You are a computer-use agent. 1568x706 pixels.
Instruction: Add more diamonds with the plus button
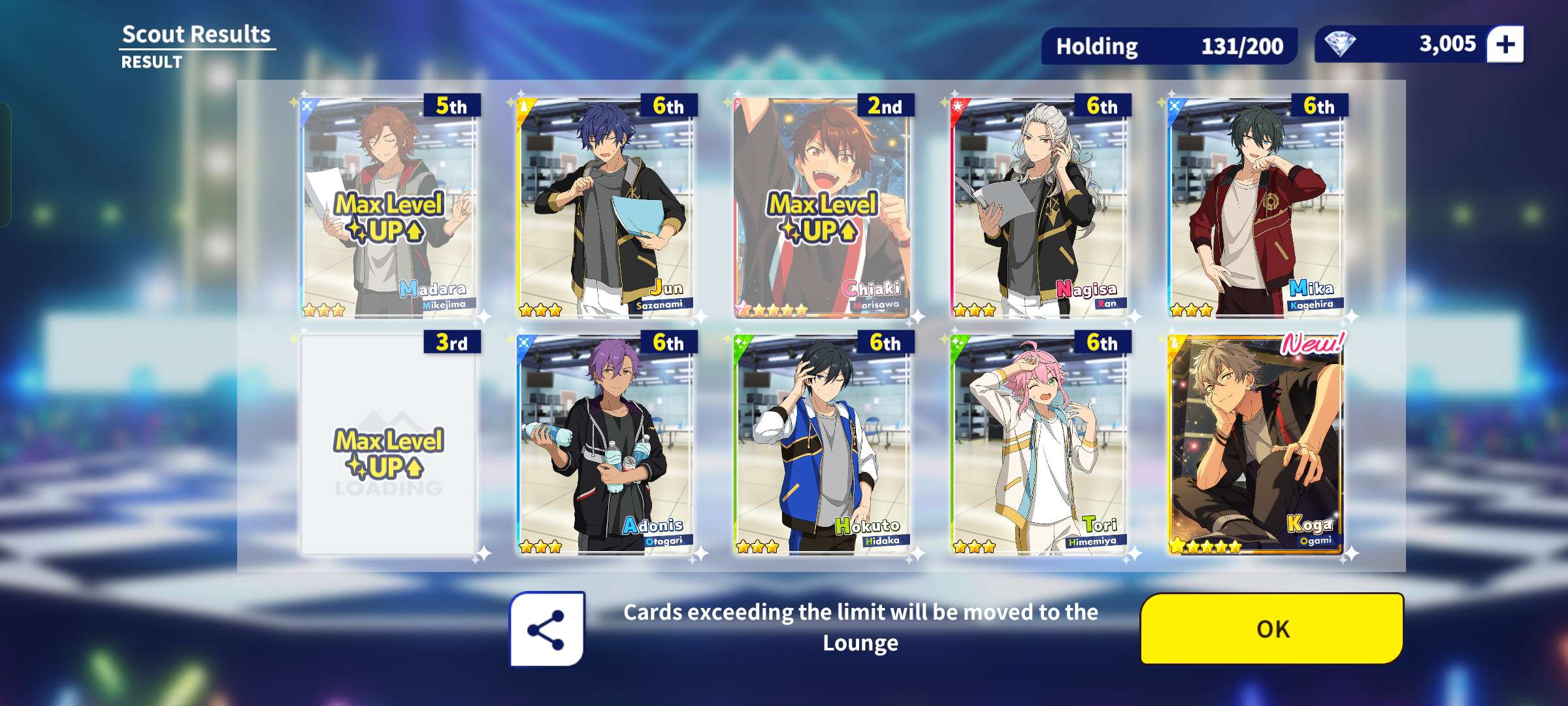coord(1505,44)
